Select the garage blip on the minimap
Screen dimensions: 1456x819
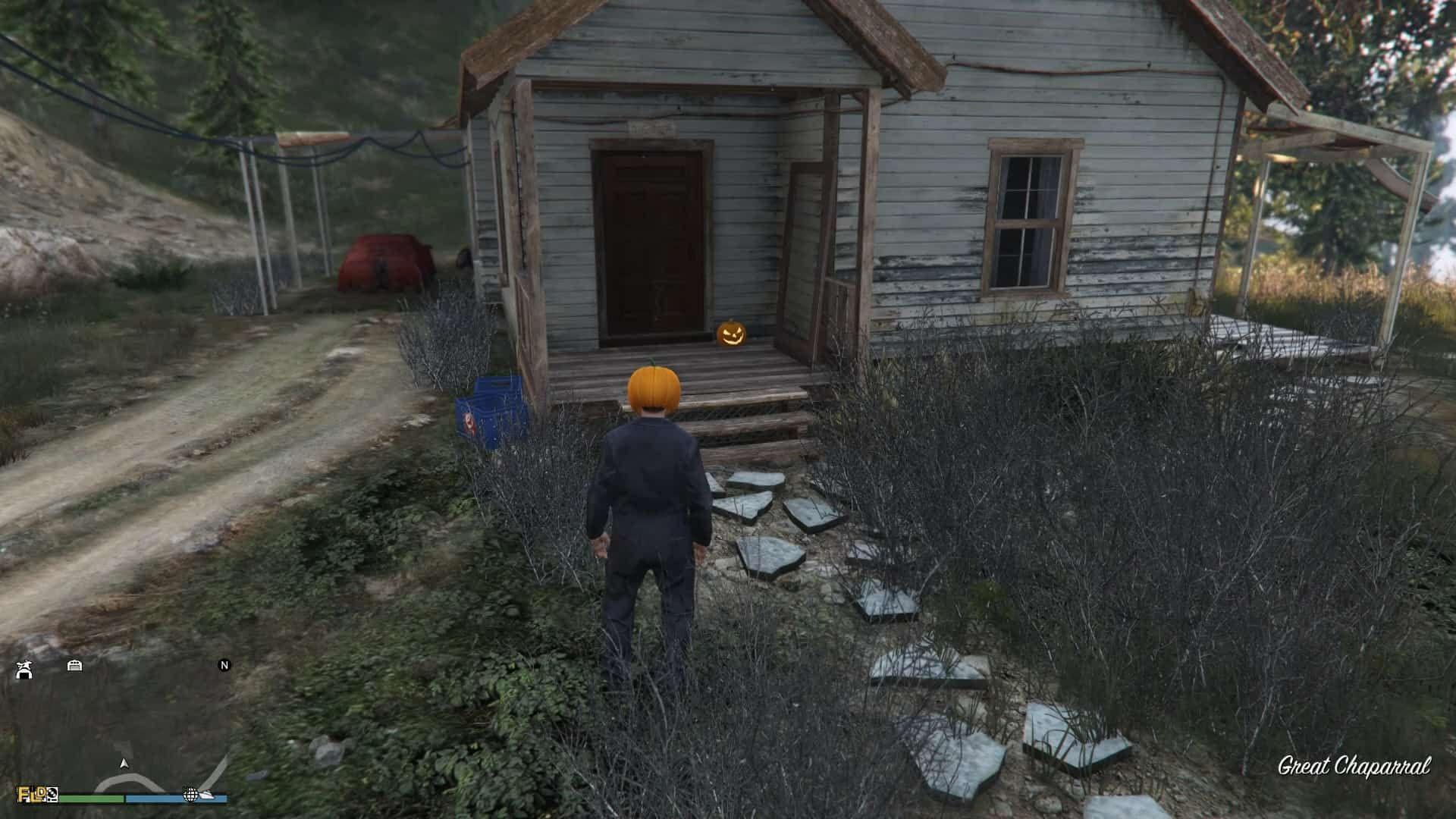pyautogui.click(x=74, y=667)
